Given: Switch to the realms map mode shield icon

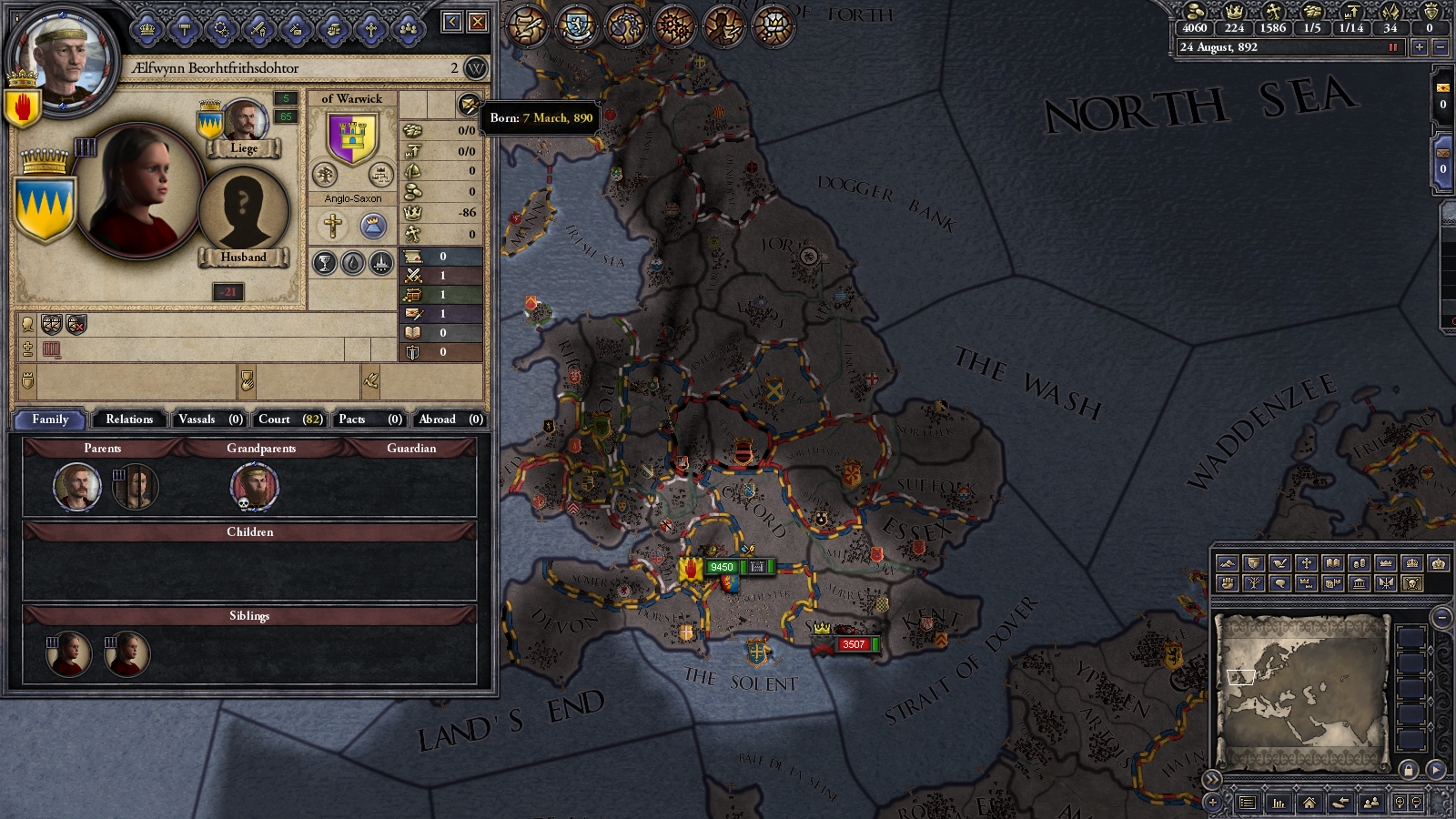Looking at the screenshot, I should pyautogui.click(x=1253, y=562).
